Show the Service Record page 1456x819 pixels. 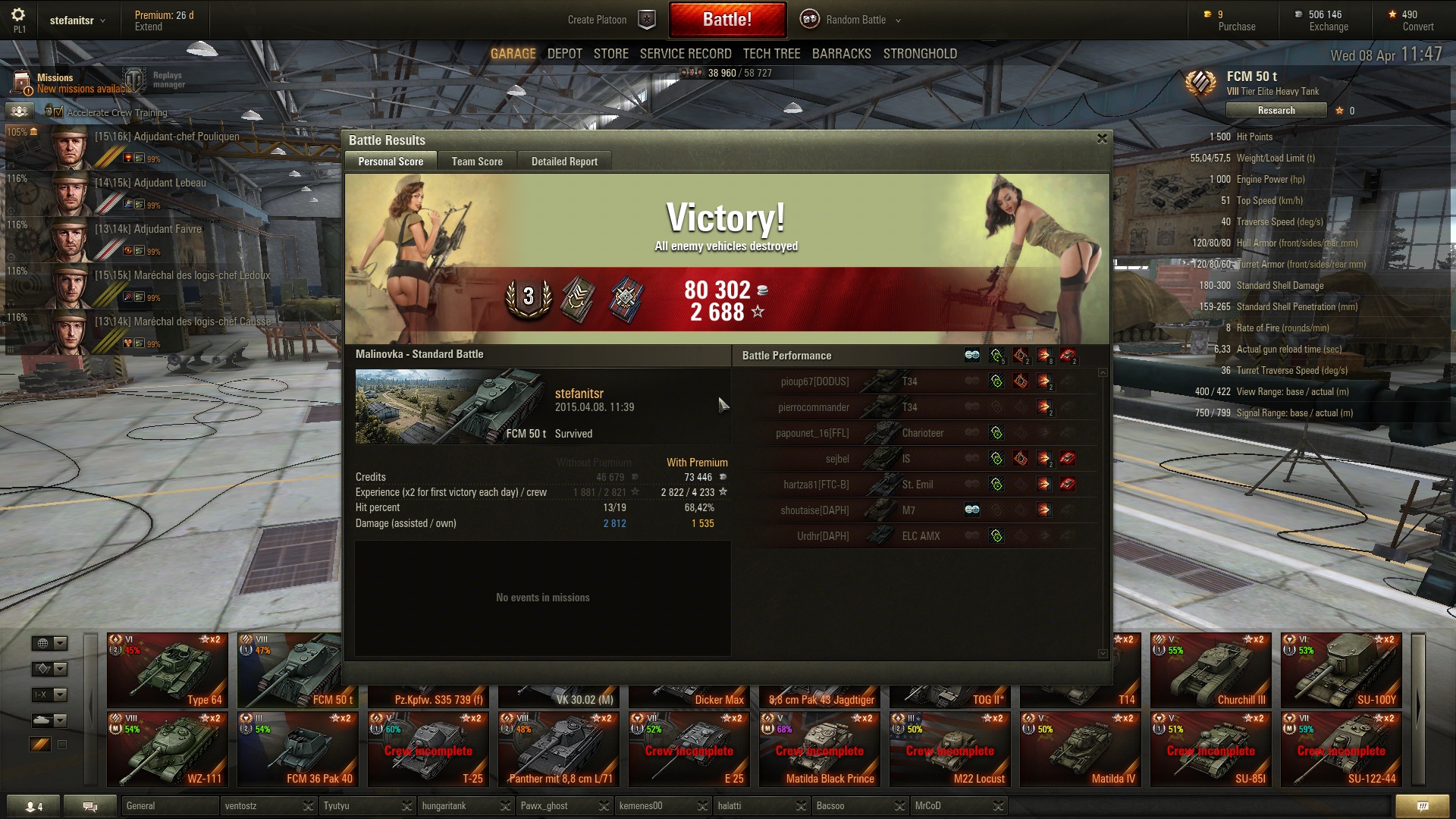click(686, 54)
